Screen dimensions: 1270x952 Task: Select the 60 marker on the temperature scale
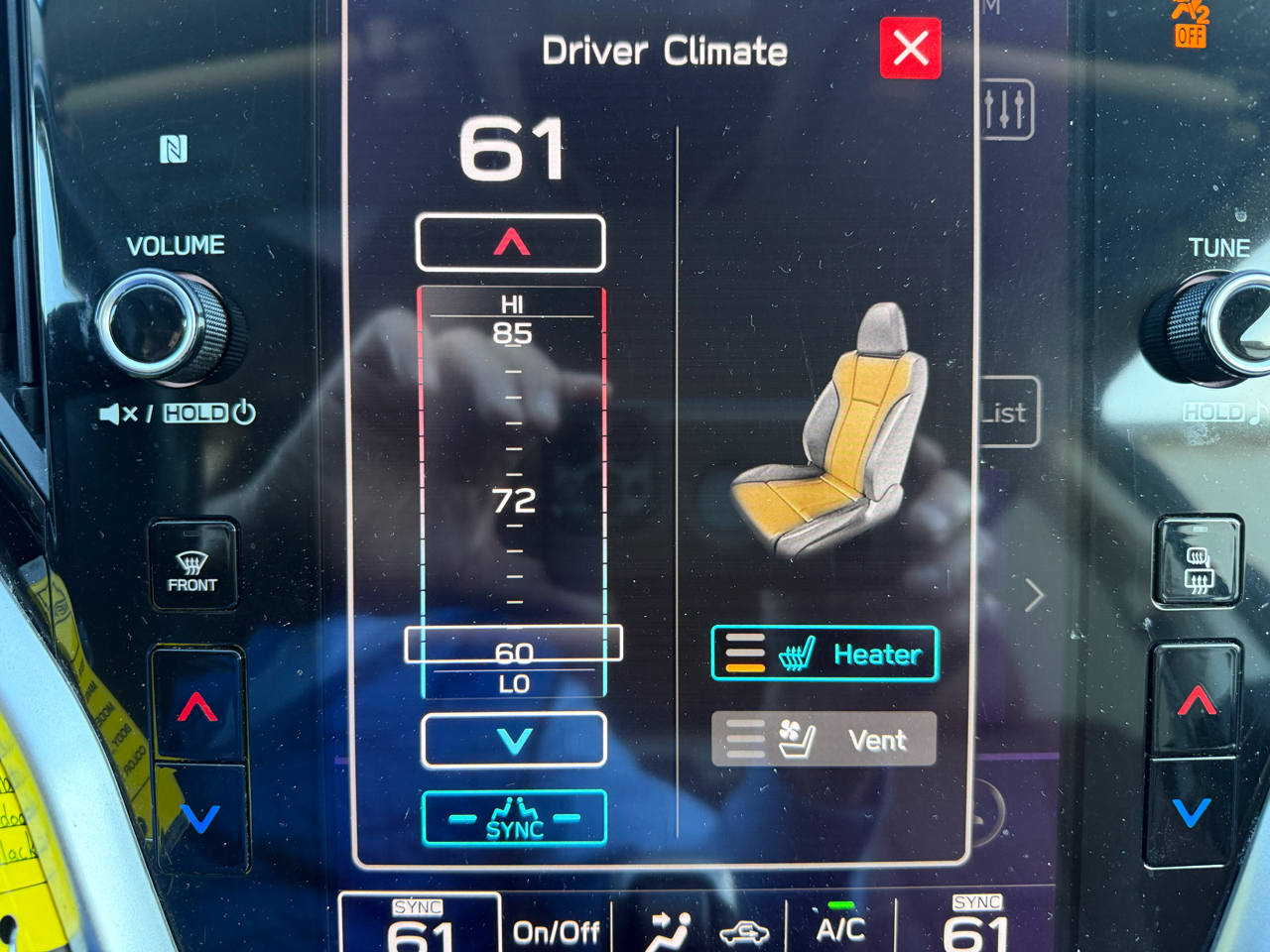coord(514,650)
